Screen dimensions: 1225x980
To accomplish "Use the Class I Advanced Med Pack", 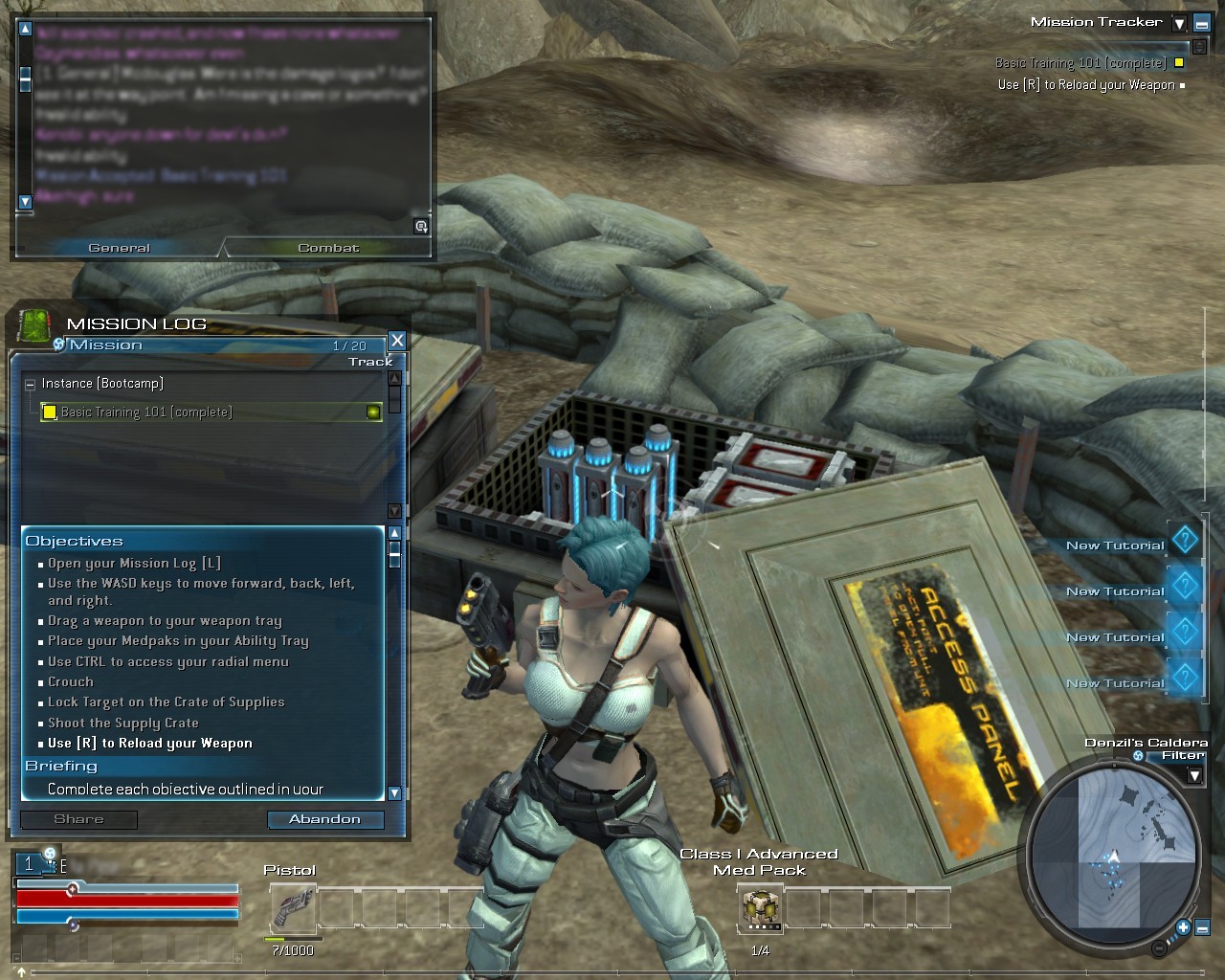I will pos(760,907).
